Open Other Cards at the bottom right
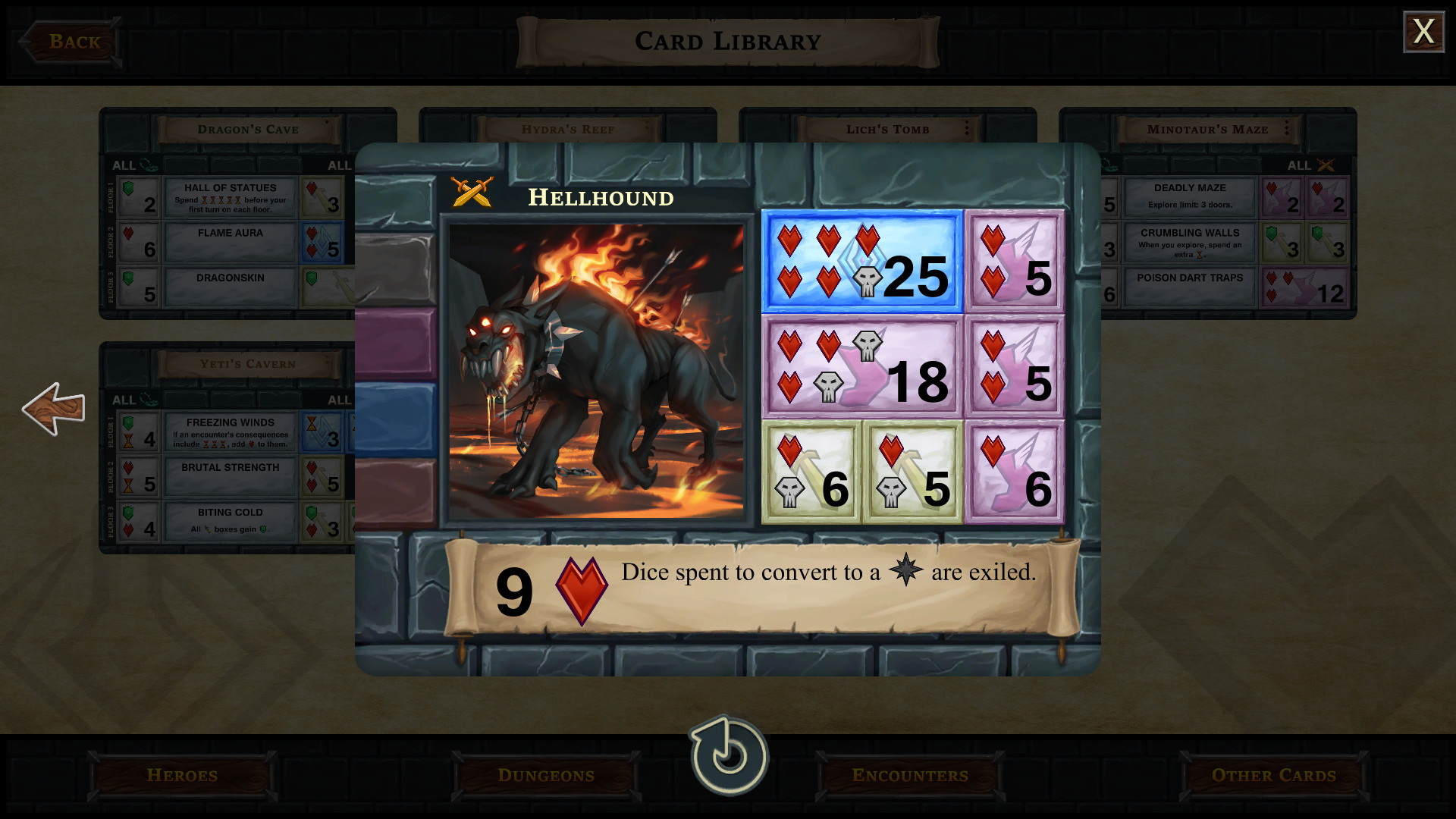This screenshot has width=1456, height=819. click(1273, 776)
